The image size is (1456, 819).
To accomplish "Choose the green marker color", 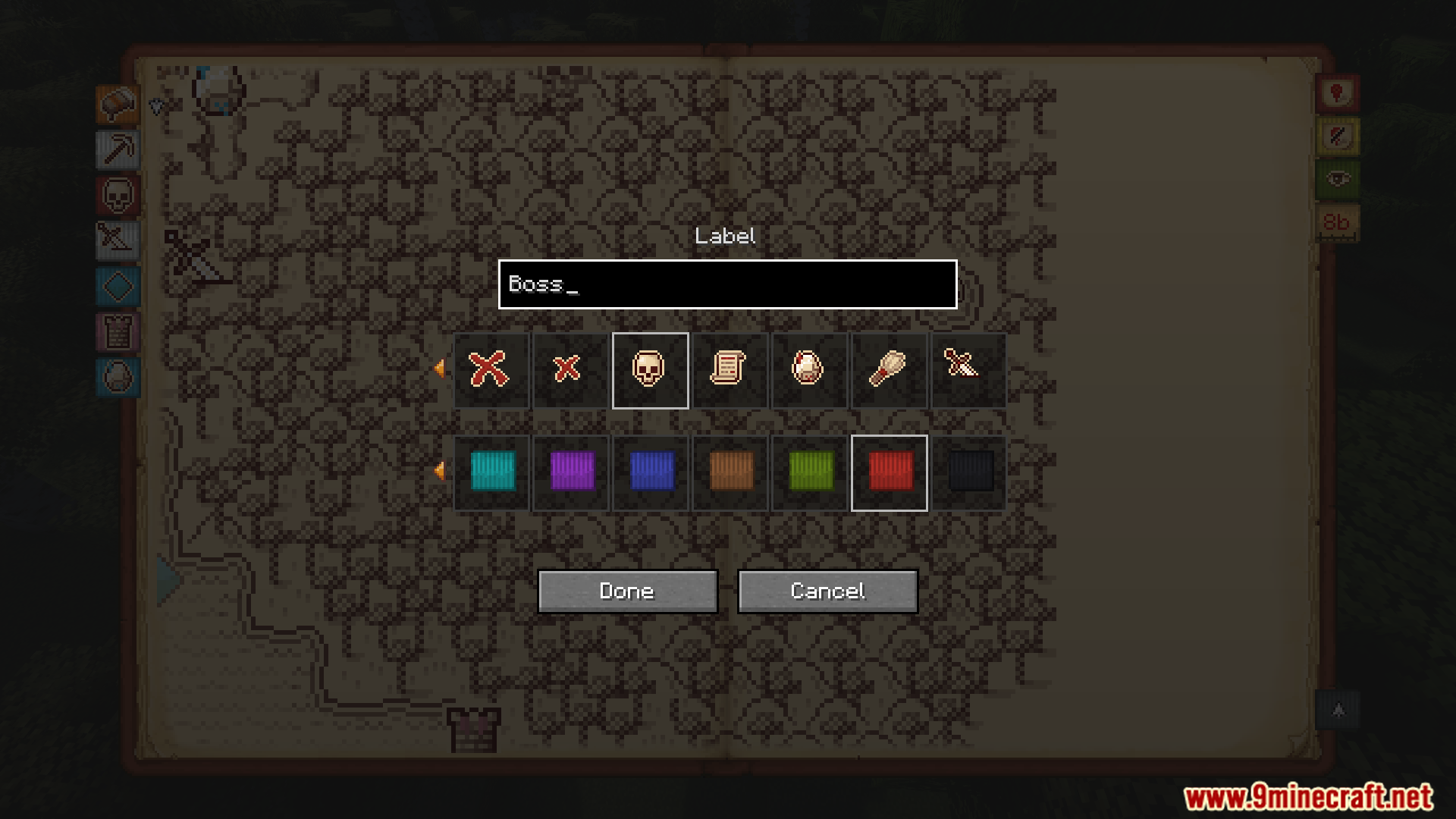I will pos(811,472).
